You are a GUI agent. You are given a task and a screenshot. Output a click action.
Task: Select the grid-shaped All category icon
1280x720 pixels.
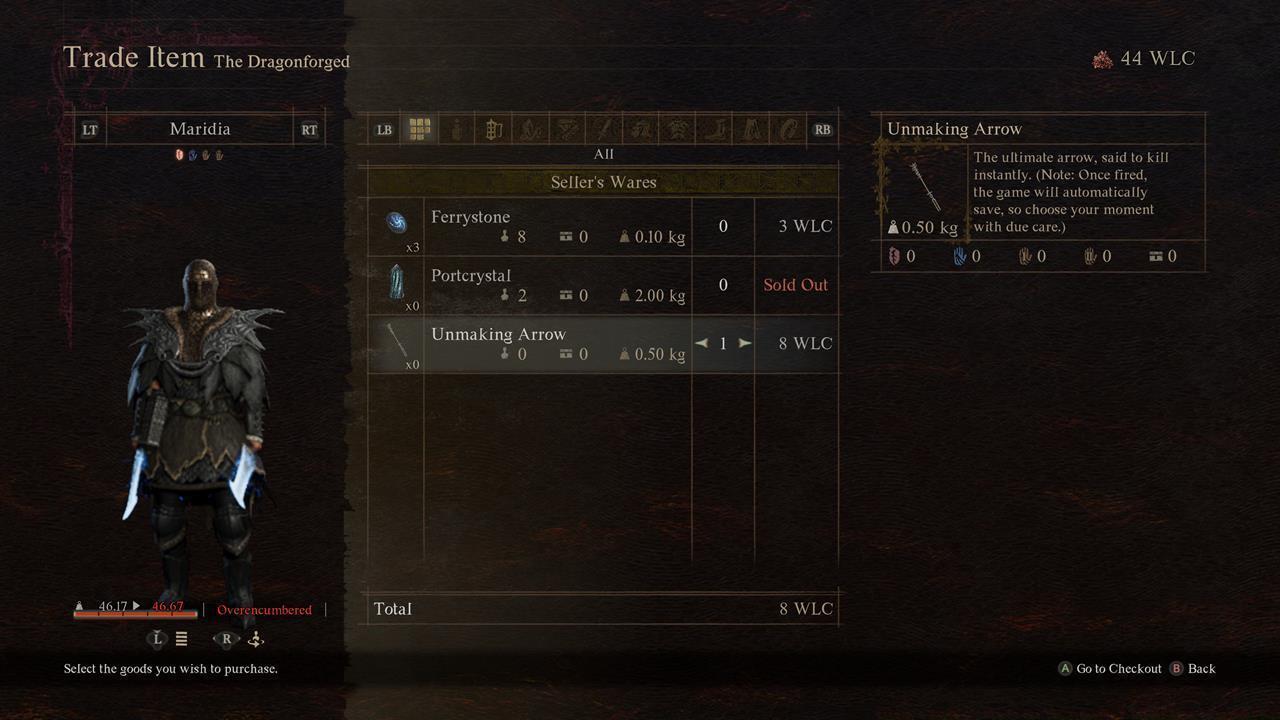[418, 128]
